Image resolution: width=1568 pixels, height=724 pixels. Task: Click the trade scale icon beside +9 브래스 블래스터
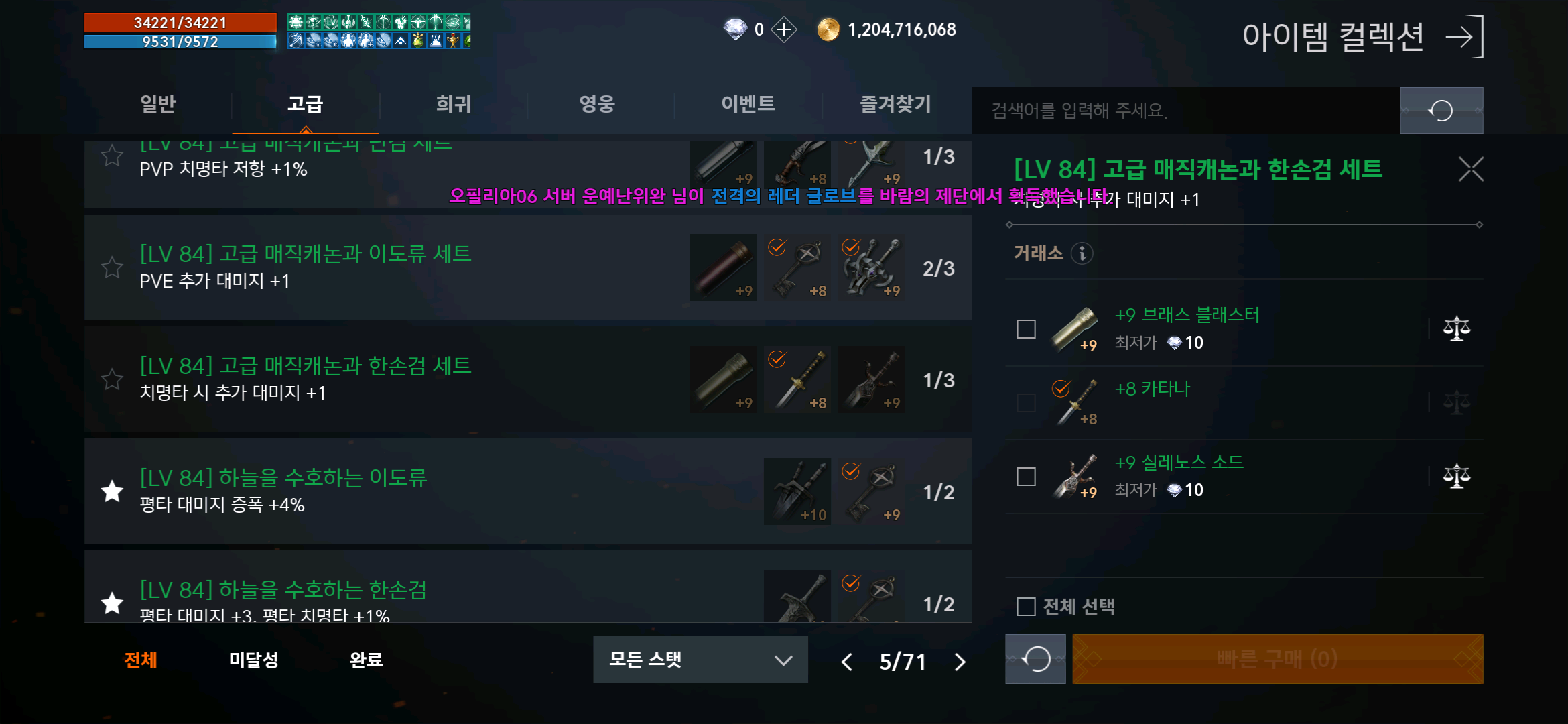(x=1458, y=328)
